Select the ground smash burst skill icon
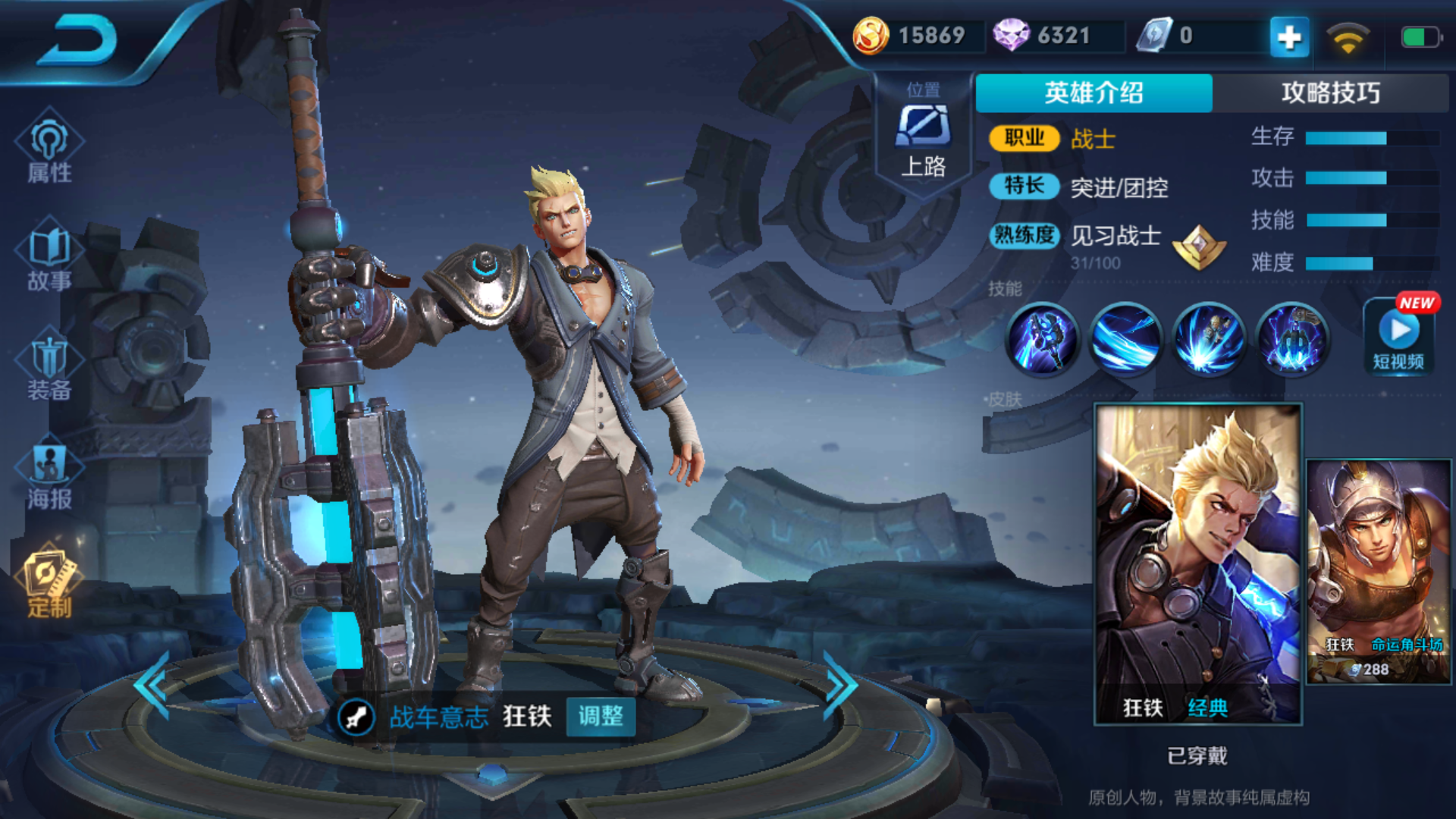Image resolution: width=1456 pixels, height=819 pixels. pyautogui.click(x=1209, y=340)
